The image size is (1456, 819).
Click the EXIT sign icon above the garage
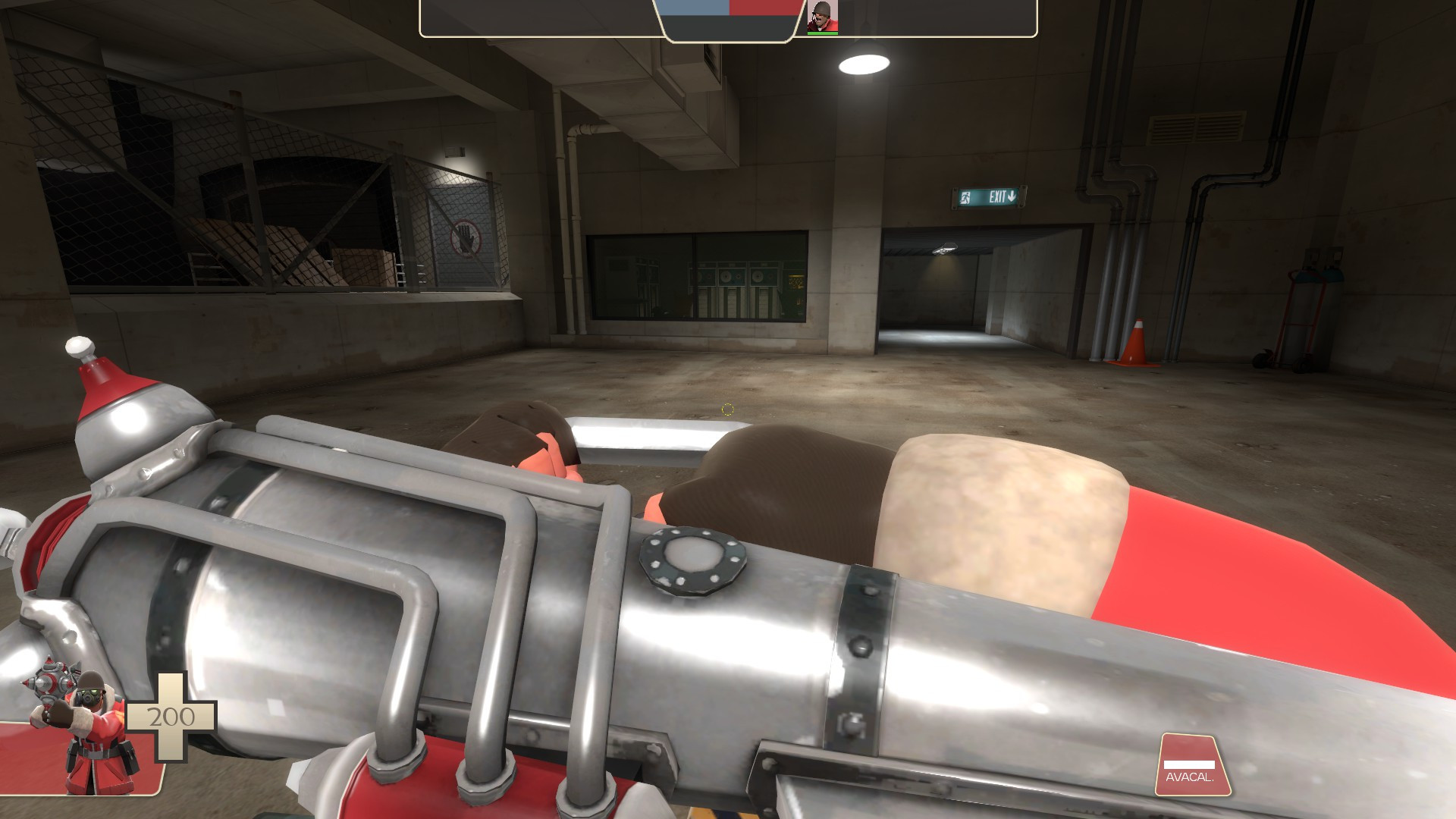point(987,196)
